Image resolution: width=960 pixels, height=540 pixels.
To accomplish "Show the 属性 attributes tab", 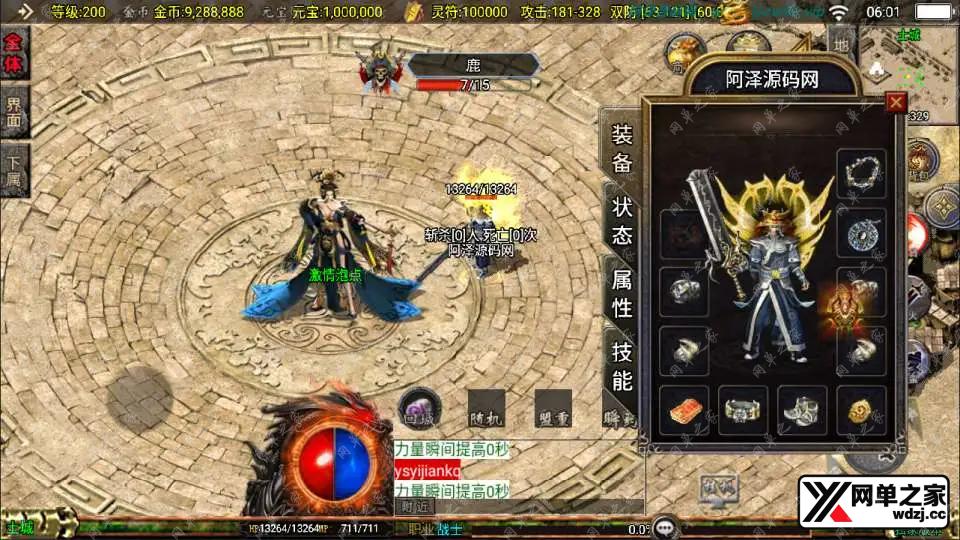I will tap(622, 294).
